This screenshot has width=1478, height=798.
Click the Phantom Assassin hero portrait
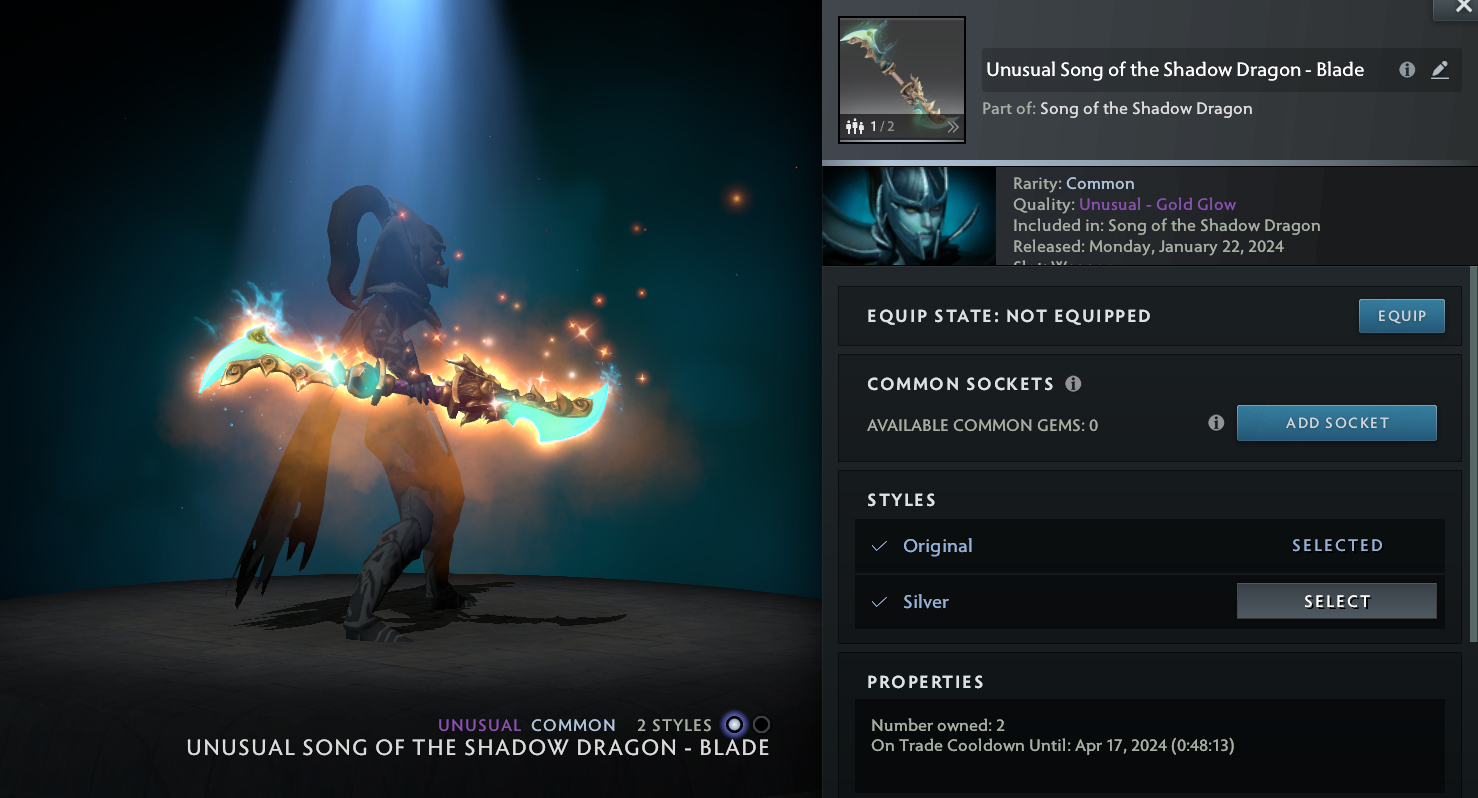click(x=908, y=216)
